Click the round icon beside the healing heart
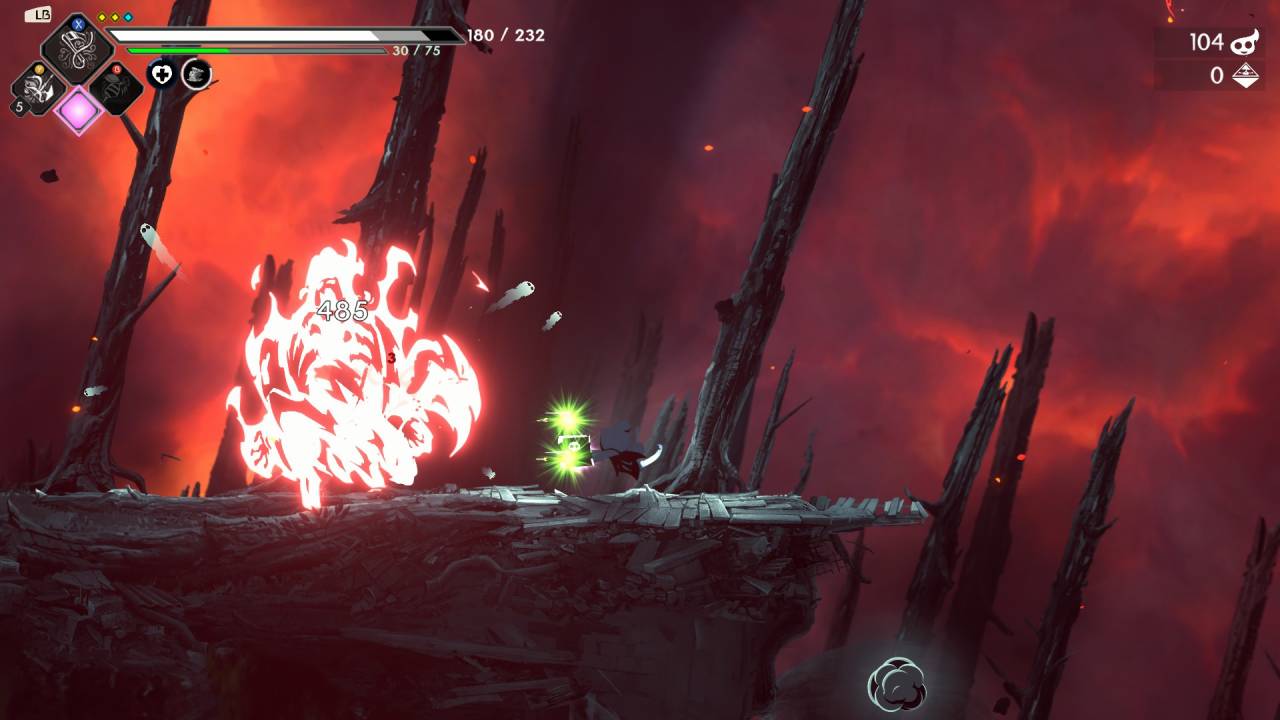 [196, 73]
